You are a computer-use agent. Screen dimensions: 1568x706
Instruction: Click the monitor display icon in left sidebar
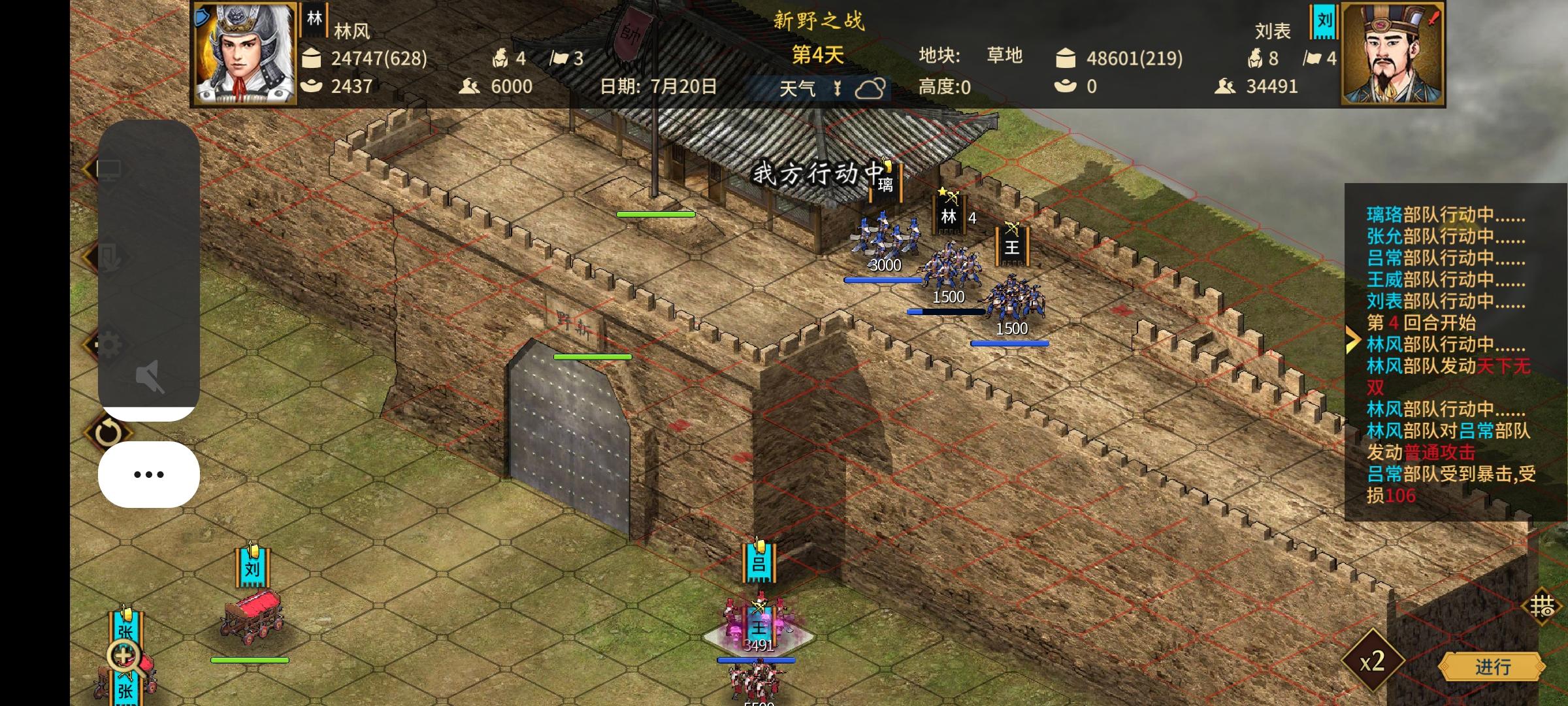110,169
